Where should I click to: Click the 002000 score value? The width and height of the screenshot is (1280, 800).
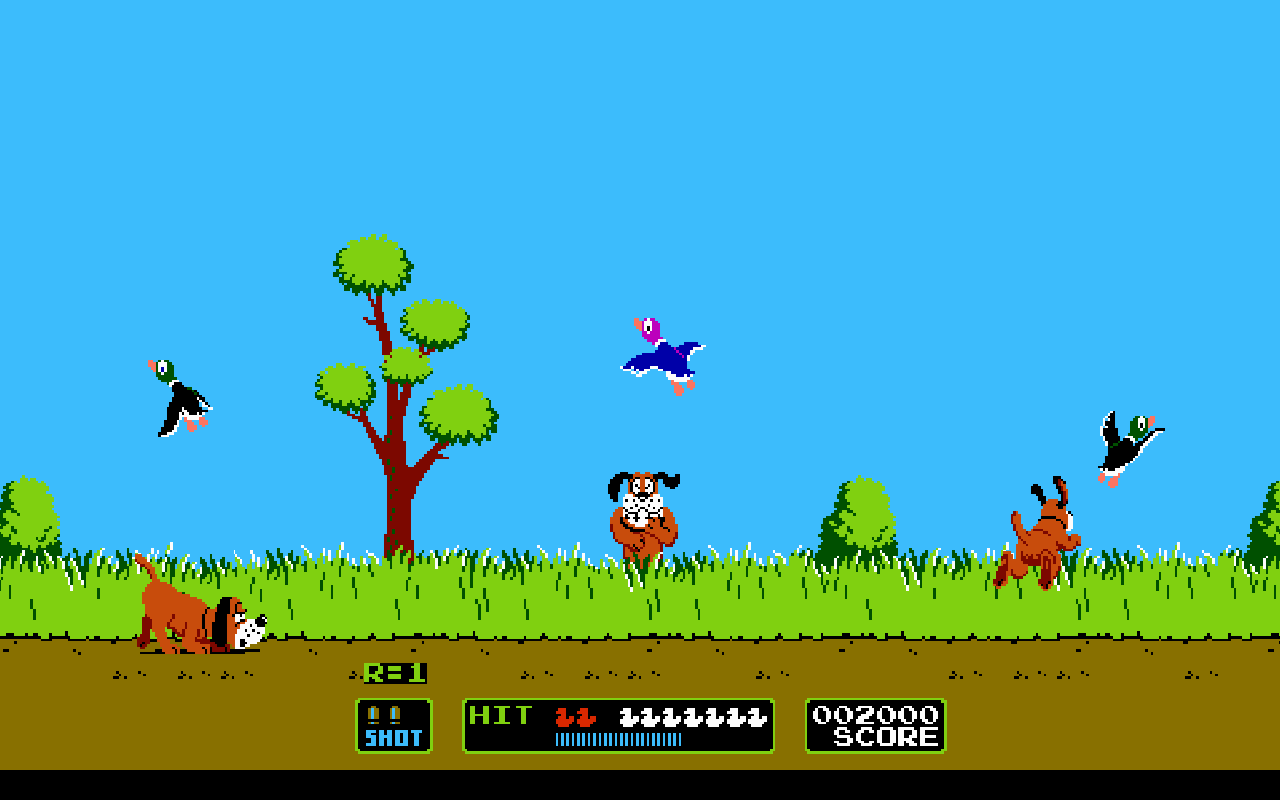873,713
